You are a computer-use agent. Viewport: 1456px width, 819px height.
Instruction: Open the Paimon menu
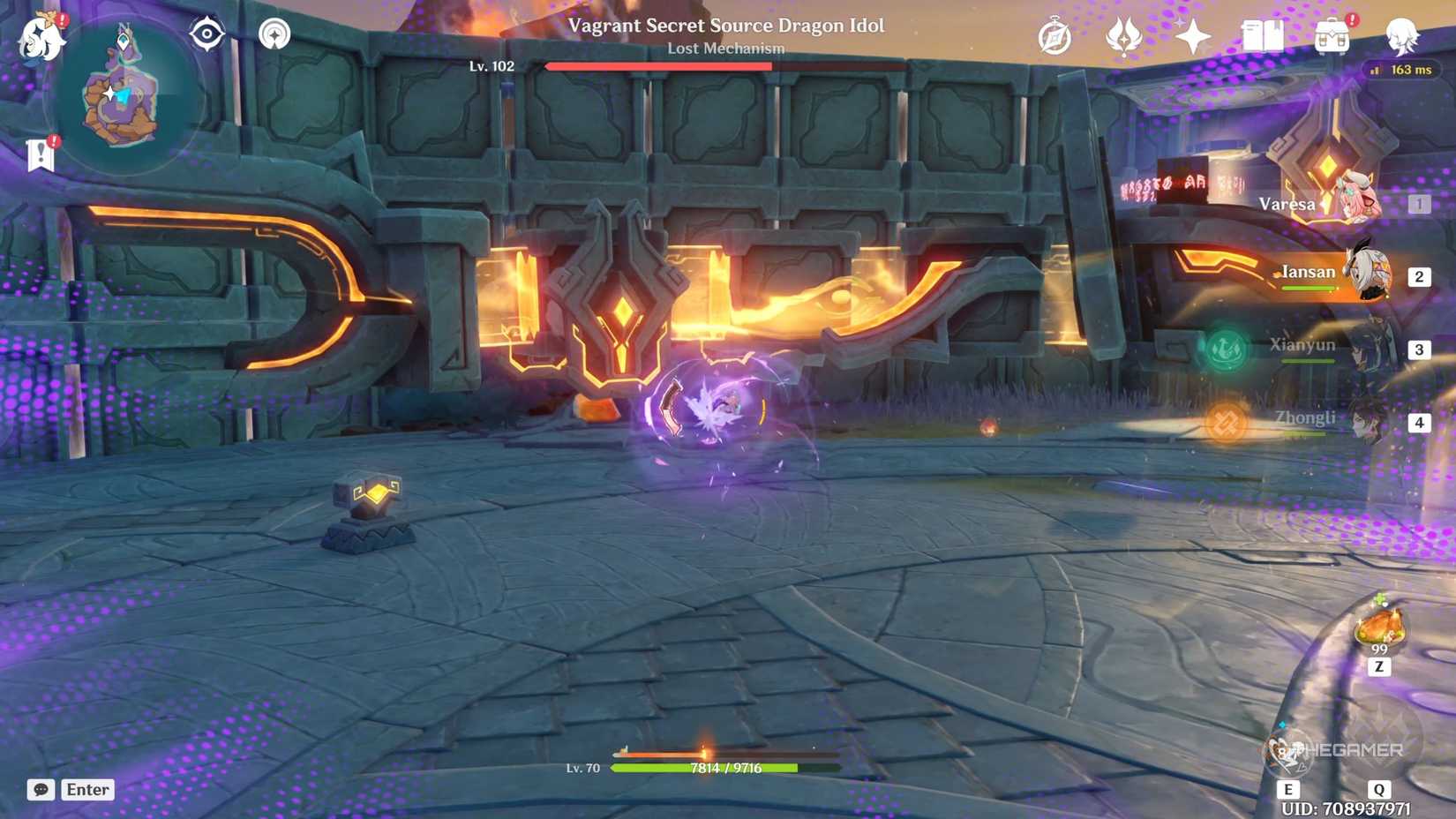pyautogui.click(x=40, y=35)
